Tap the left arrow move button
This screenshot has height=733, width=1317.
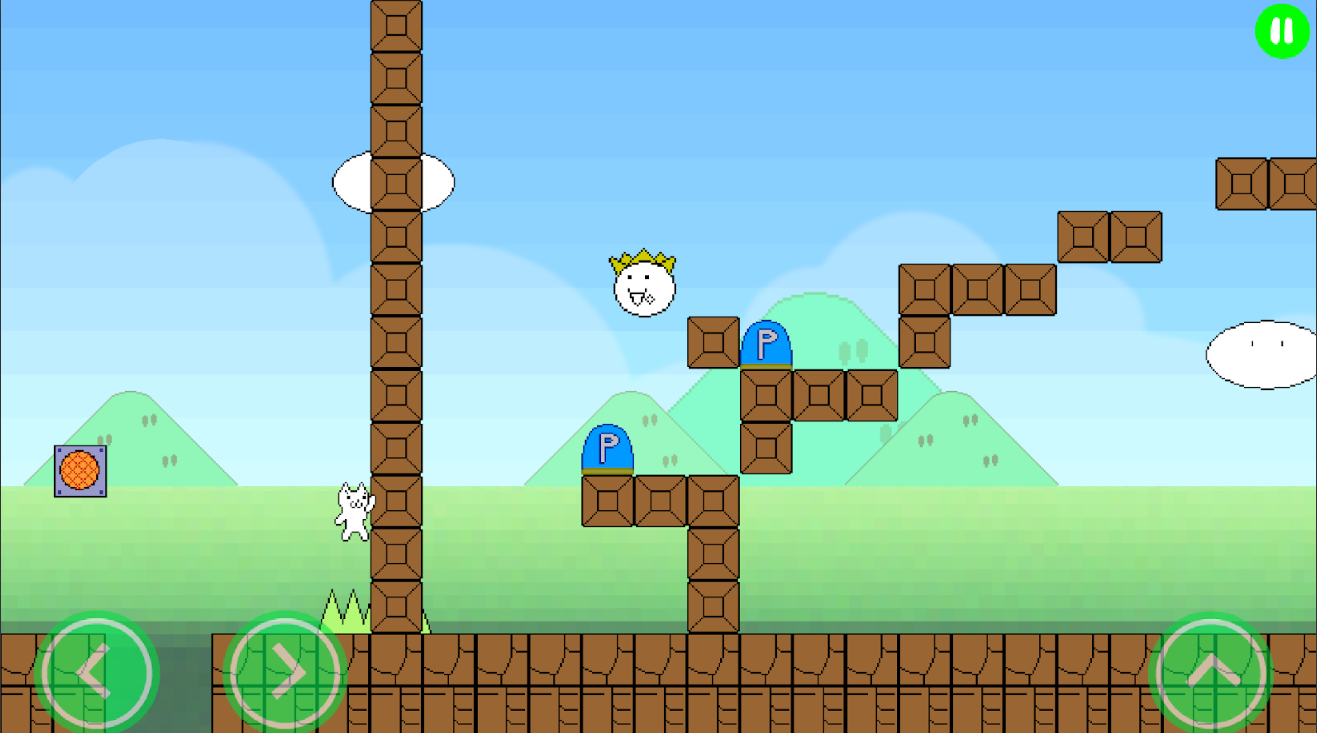tap(96, 673)
